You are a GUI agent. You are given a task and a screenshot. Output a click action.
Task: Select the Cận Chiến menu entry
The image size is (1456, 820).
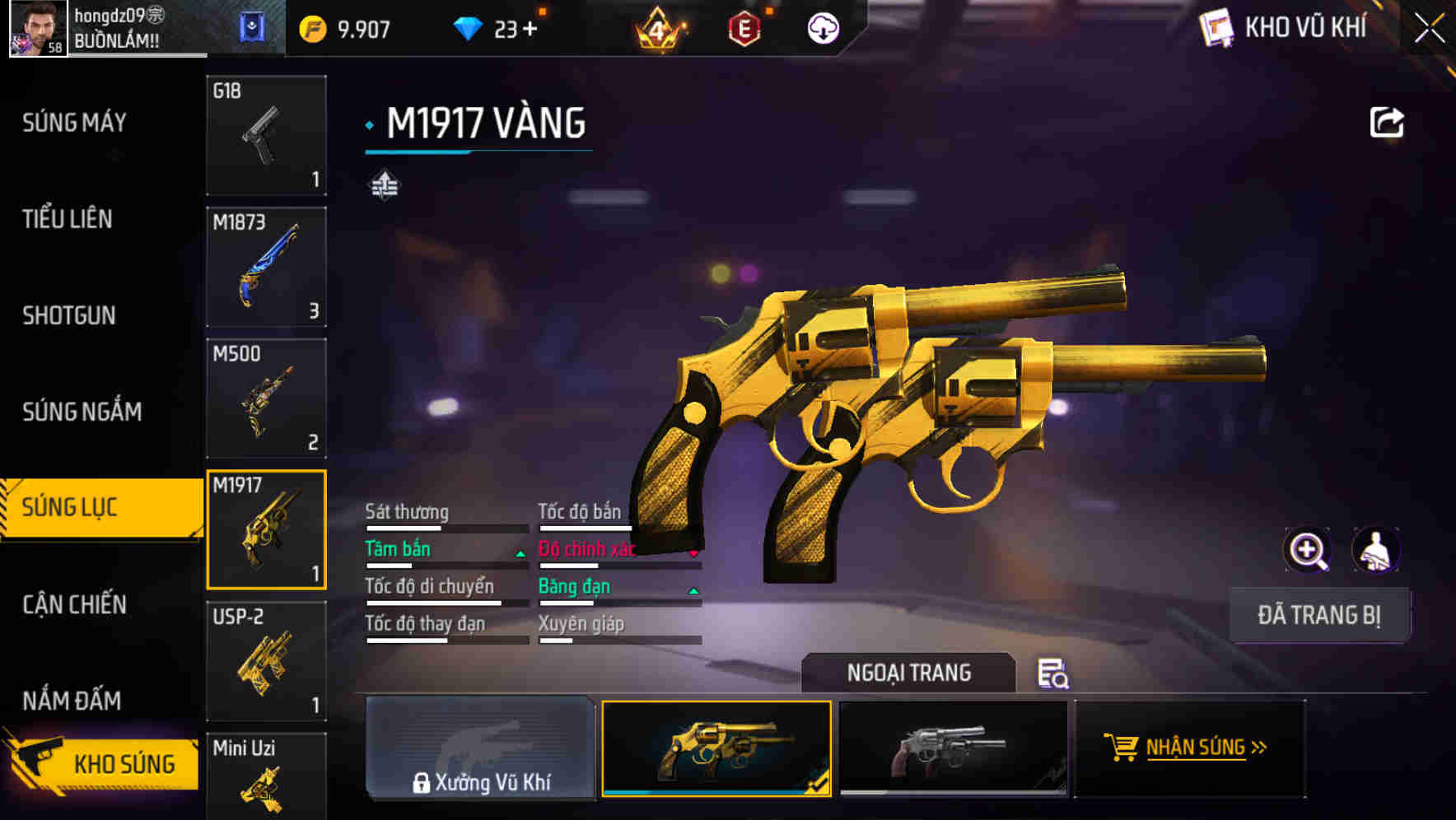tap(73, 605)
